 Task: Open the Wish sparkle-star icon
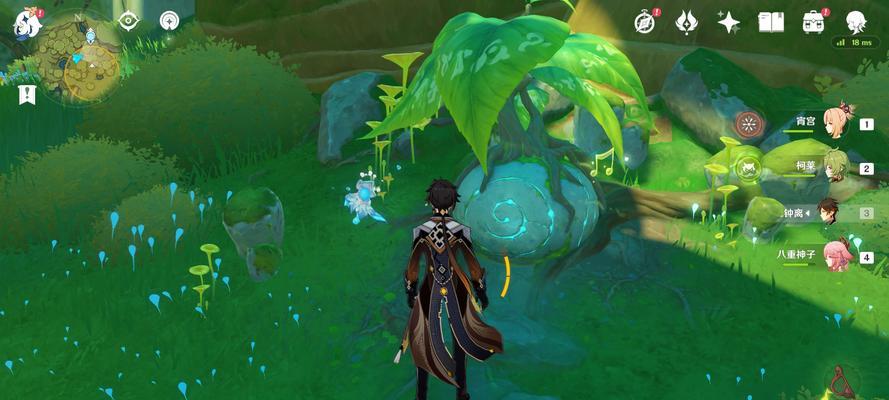click(729, 22)
